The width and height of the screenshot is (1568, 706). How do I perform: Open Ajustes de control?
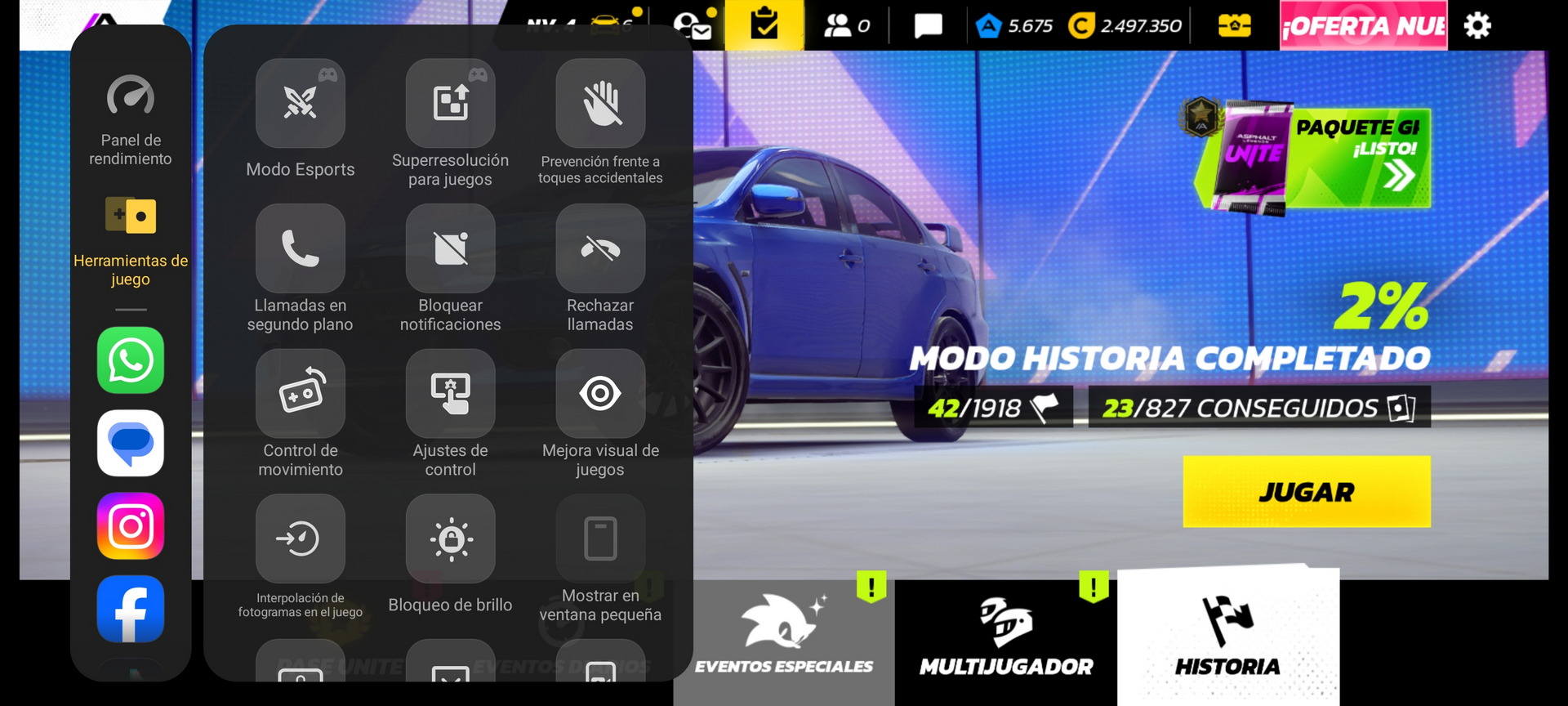[450, 394]
